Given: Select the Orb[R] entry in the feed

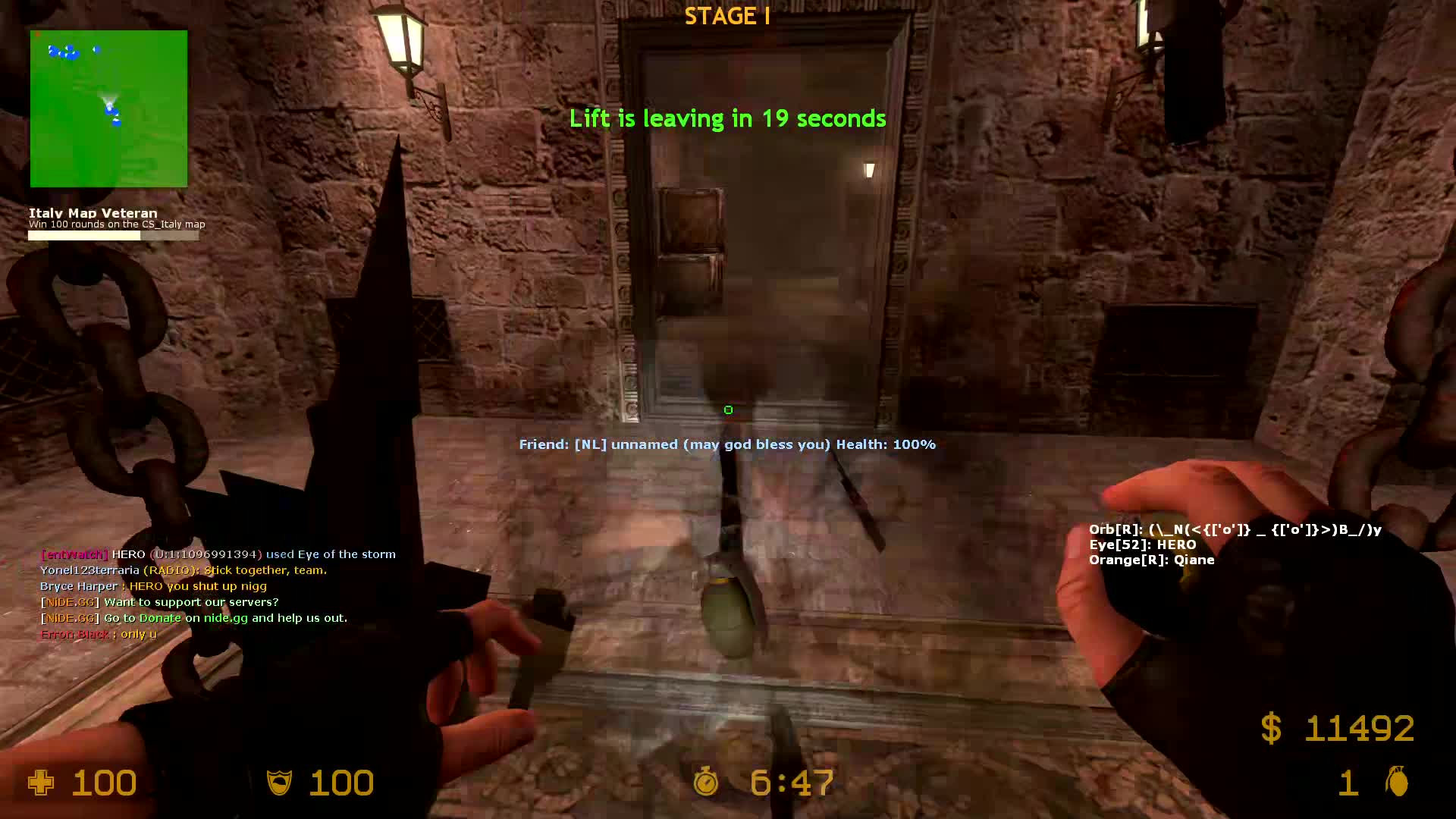Looking at the screenshot, I should pos(1235,529).
